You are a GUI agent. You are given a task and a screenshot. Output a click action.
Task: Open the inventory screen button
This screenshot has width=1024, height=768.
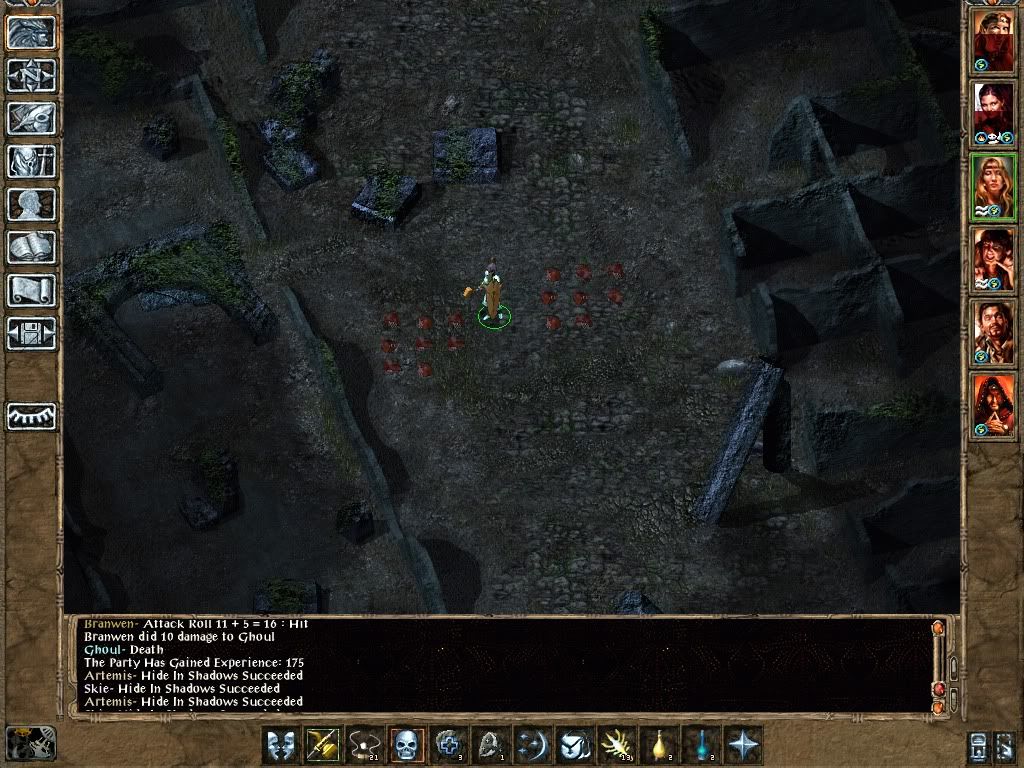coord(31,161)
